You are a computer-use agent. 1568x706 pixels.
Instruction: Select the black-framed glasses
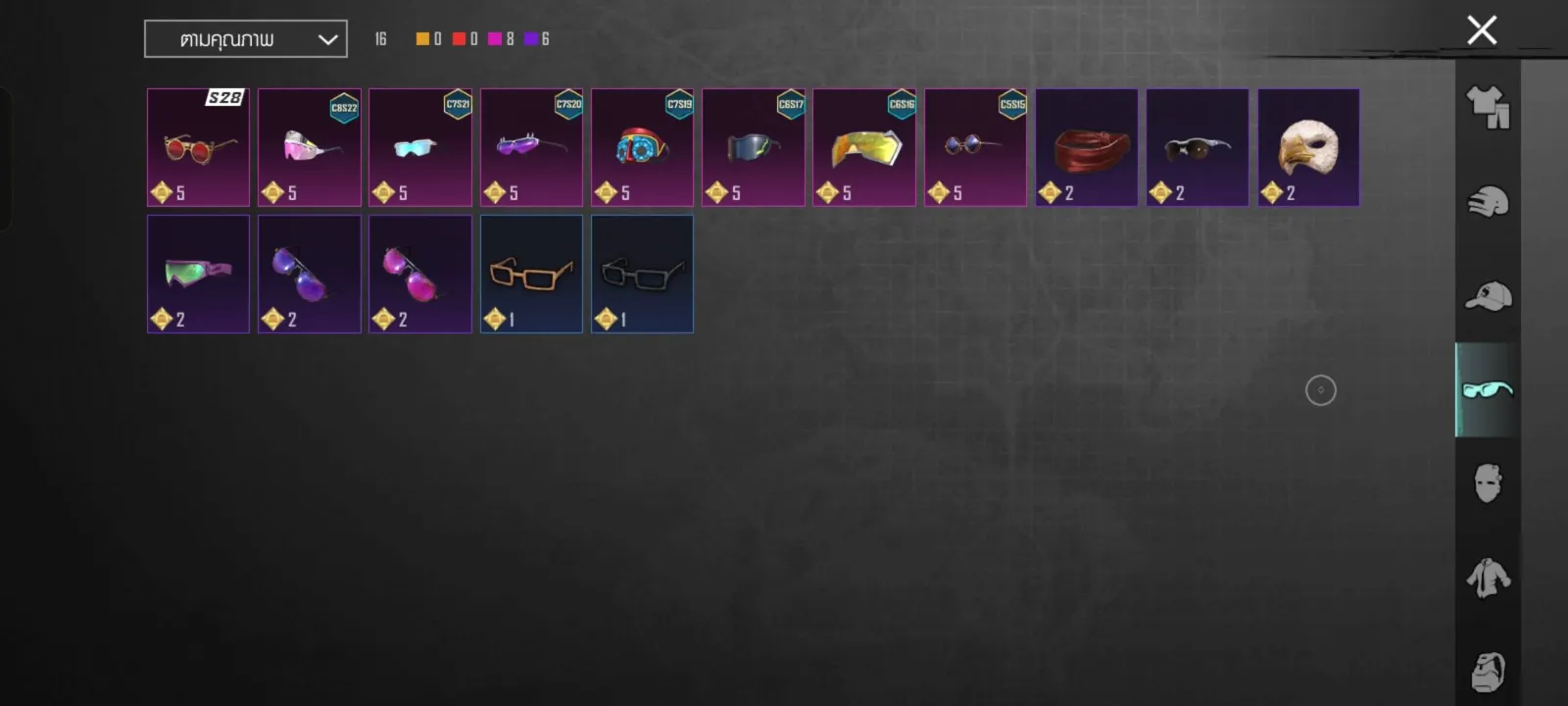(642, 275)
